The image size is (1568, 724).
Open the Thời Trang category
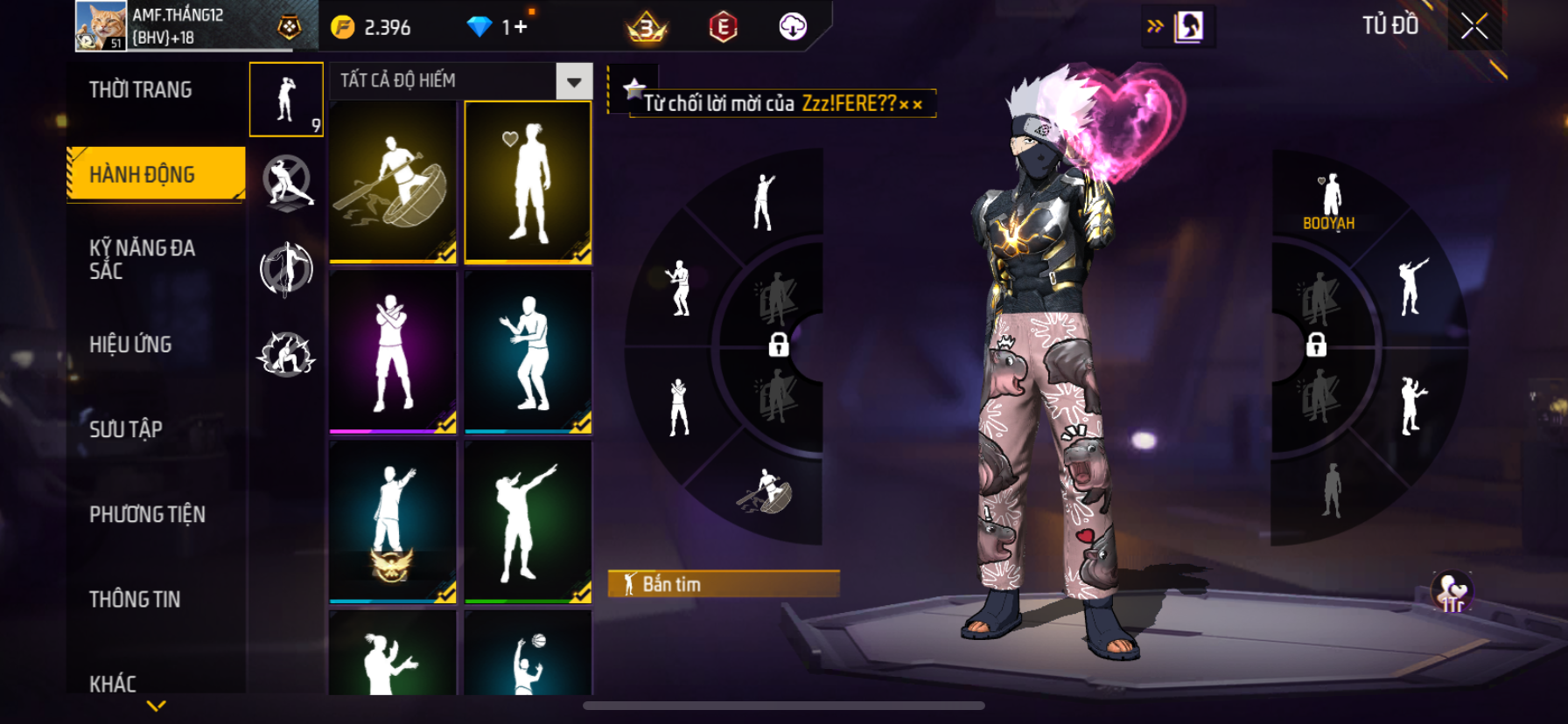141,90
